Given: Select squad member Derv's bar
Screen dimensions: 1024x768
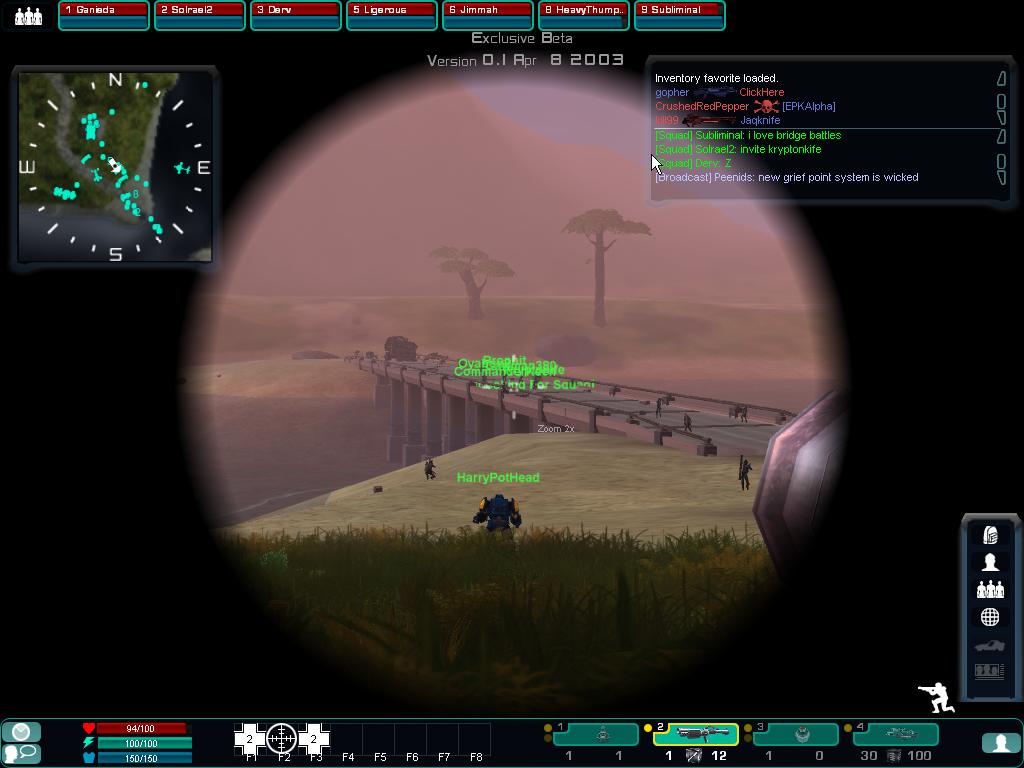Looking at the screenshot, I should click(295, 15).
